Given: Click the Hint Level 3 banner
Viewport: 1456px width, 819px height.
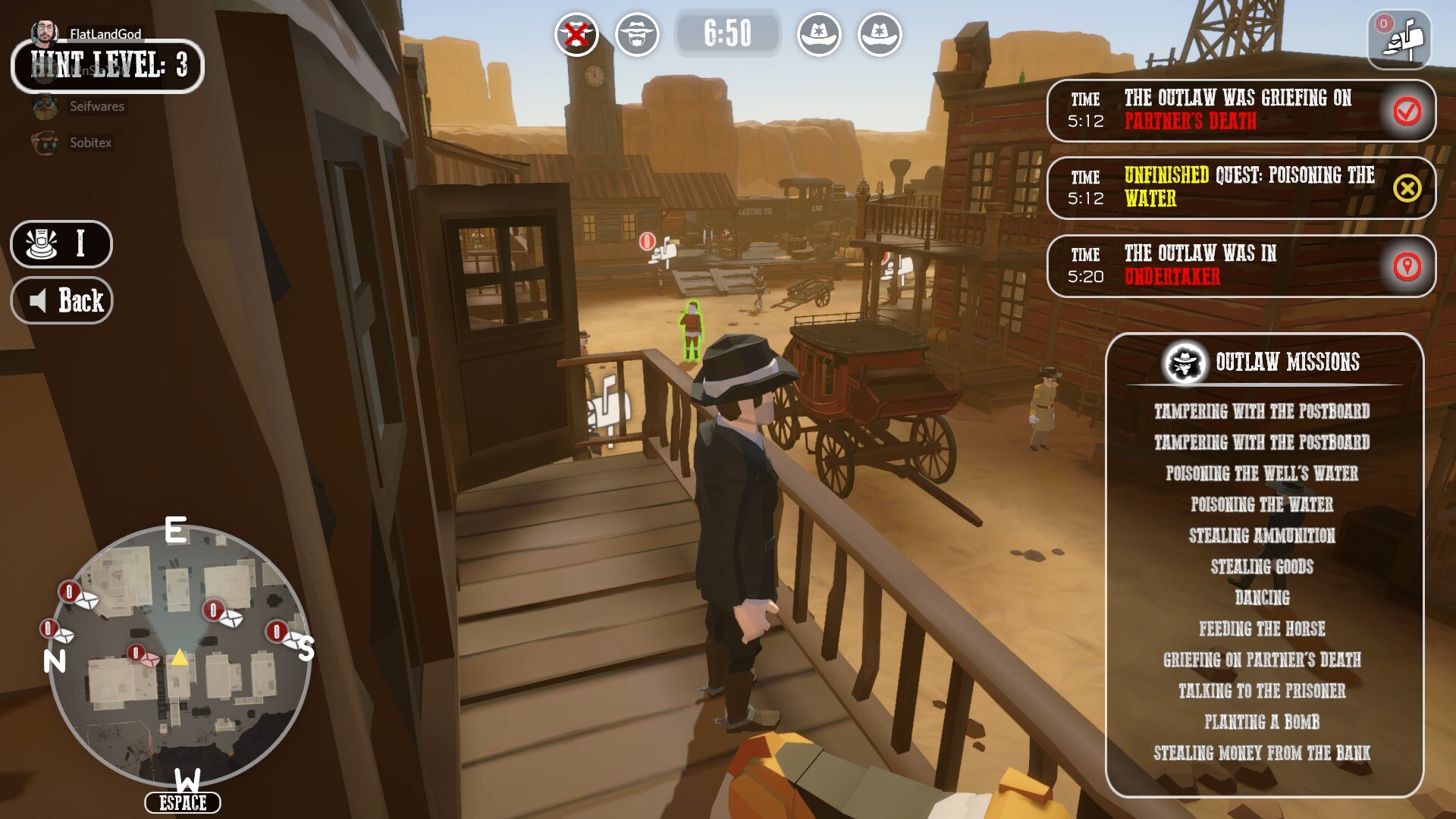Looking at the screenshot, I should click(107, 67).
